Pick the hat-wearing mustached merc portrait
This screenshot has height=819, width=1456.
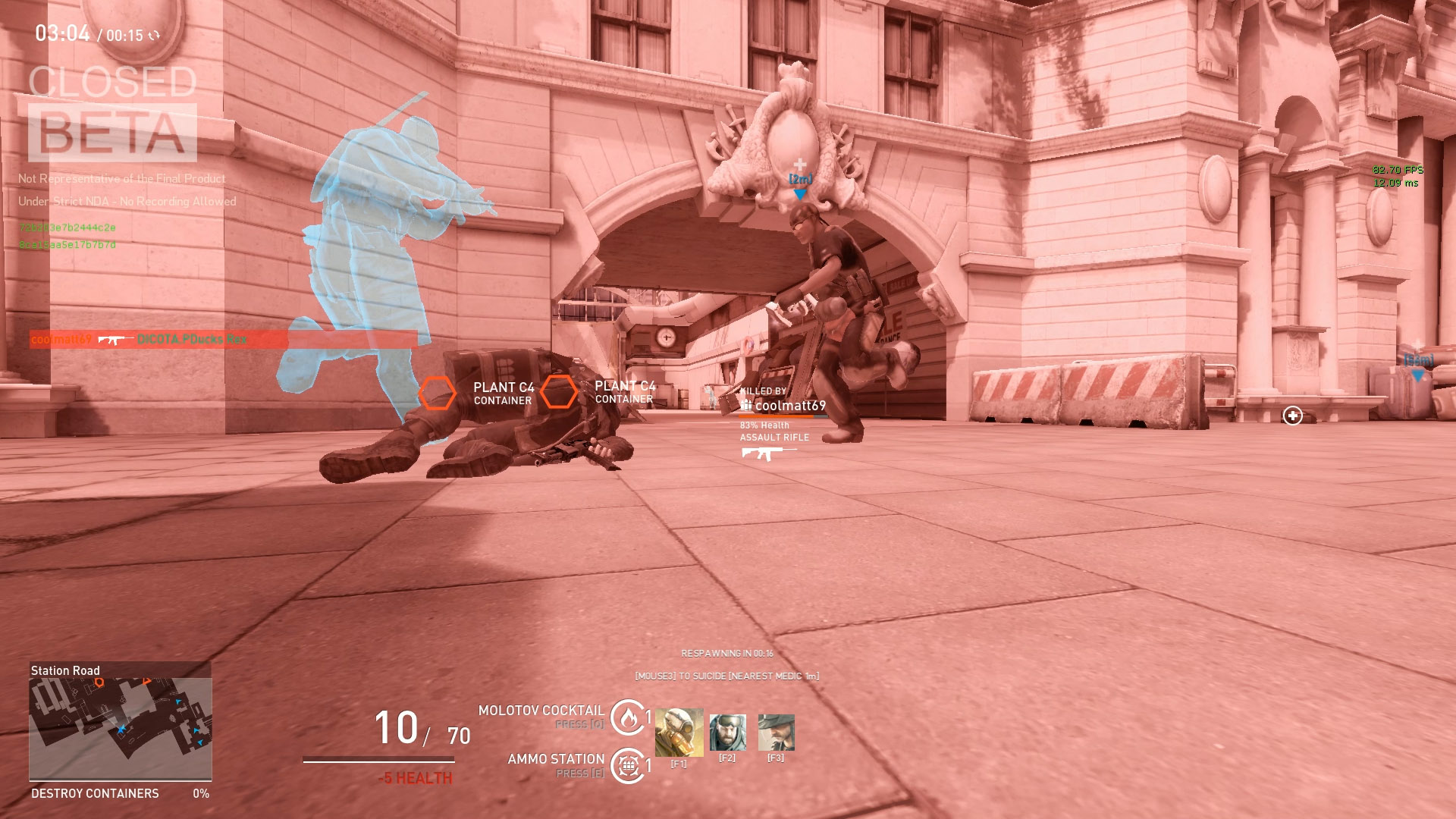point(776,733)
